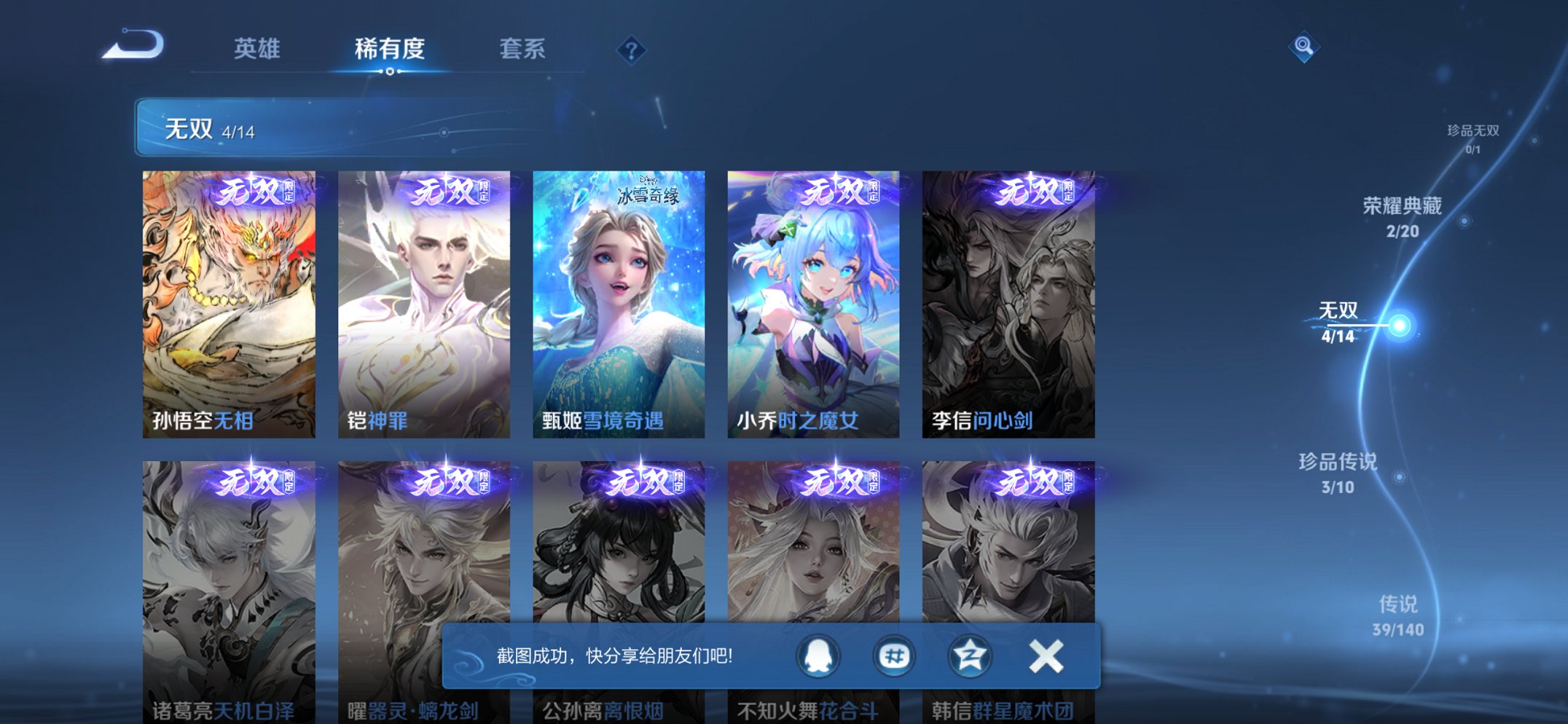Share the screenshot to Qzone
Screen dimensions: 1568x724
[x=969, y=656]
